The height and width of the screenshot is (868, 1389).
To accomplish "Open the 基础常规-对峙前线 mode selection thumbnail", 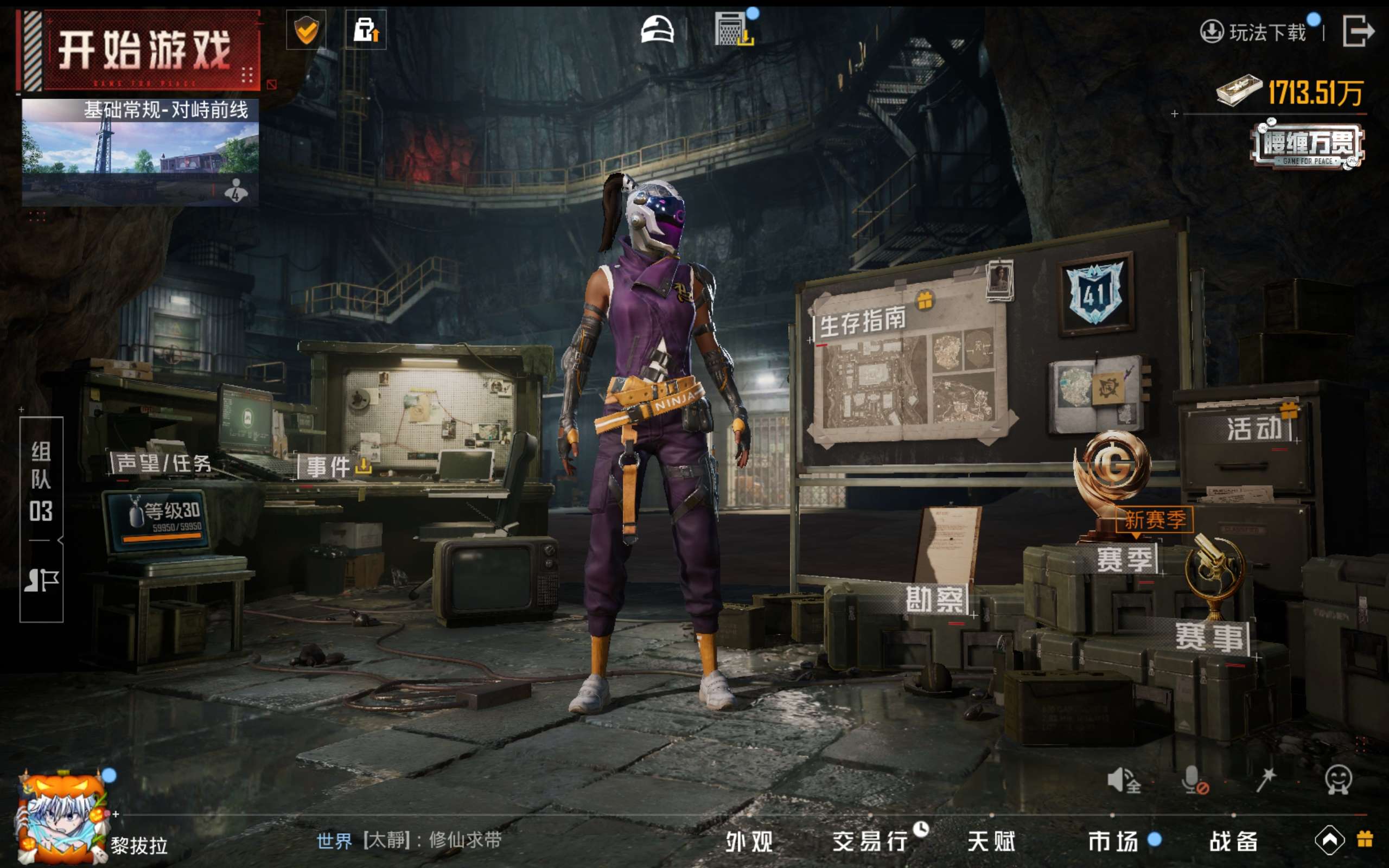I will pos(140,152).
